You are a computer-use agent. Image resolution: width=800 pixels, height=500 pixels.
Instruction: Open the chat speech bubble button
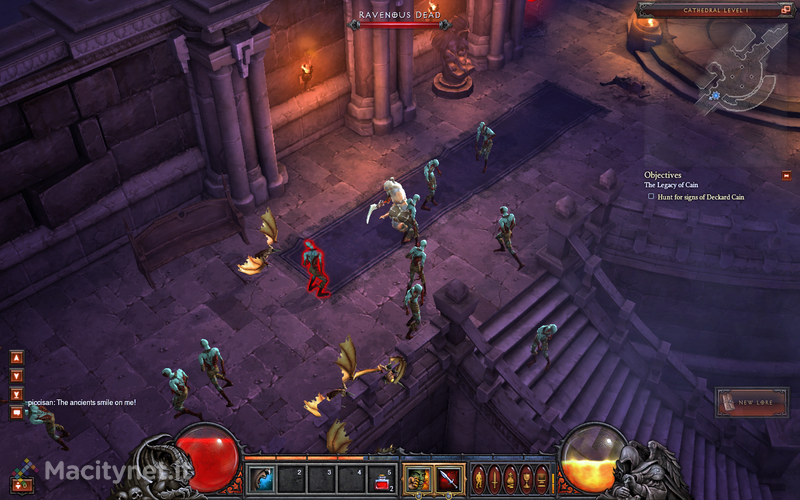pos(16,412)
